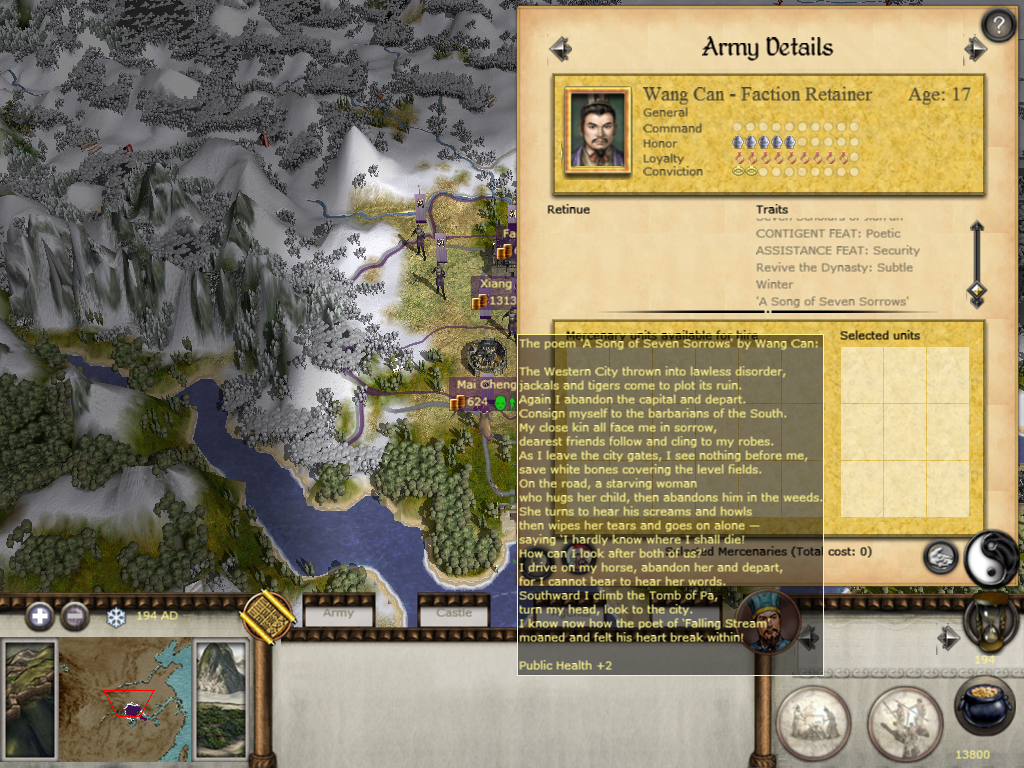This screenshot has width=1024, height=768.
Task: Click the construction button with two workers
Action: (x=813, y=722)
